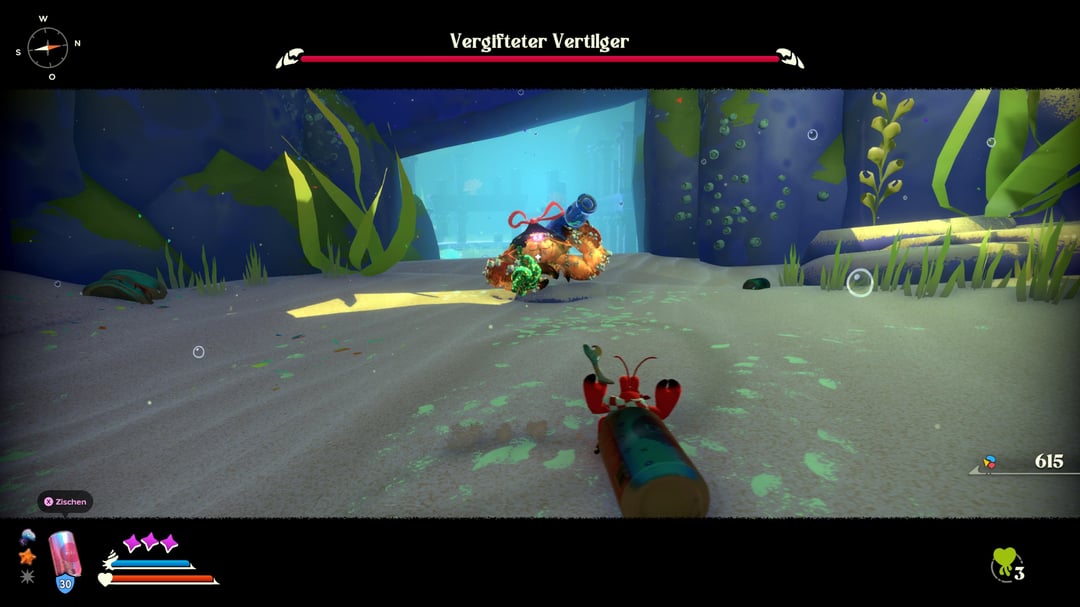Viewport: 1080px width, 607px height.
Task: Click the blue-purple status icon above the starfish
Action: [x=27, y=537]
